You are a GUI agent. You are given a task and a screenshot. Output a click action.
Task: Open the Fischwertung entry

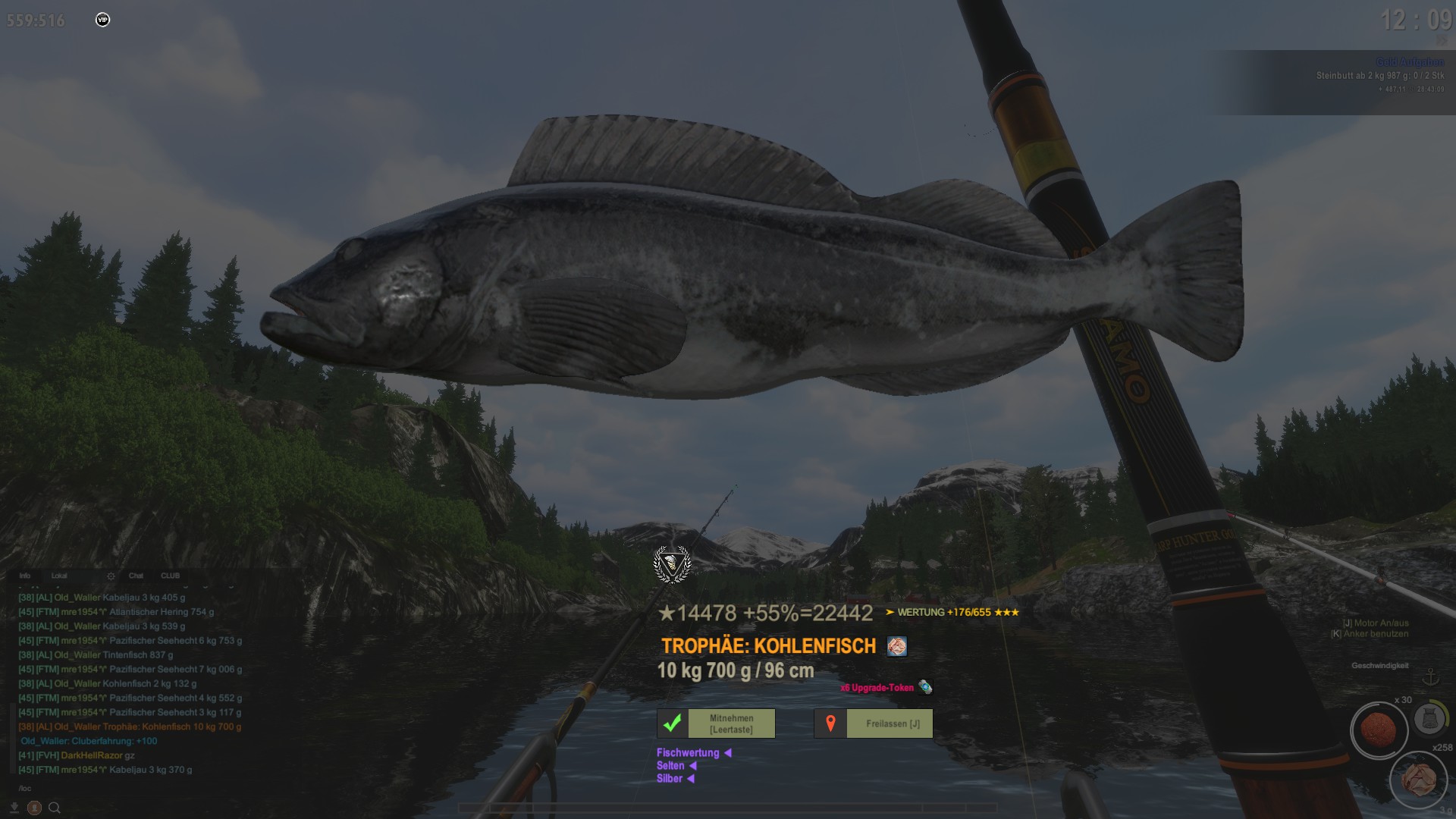coord(688,752)
